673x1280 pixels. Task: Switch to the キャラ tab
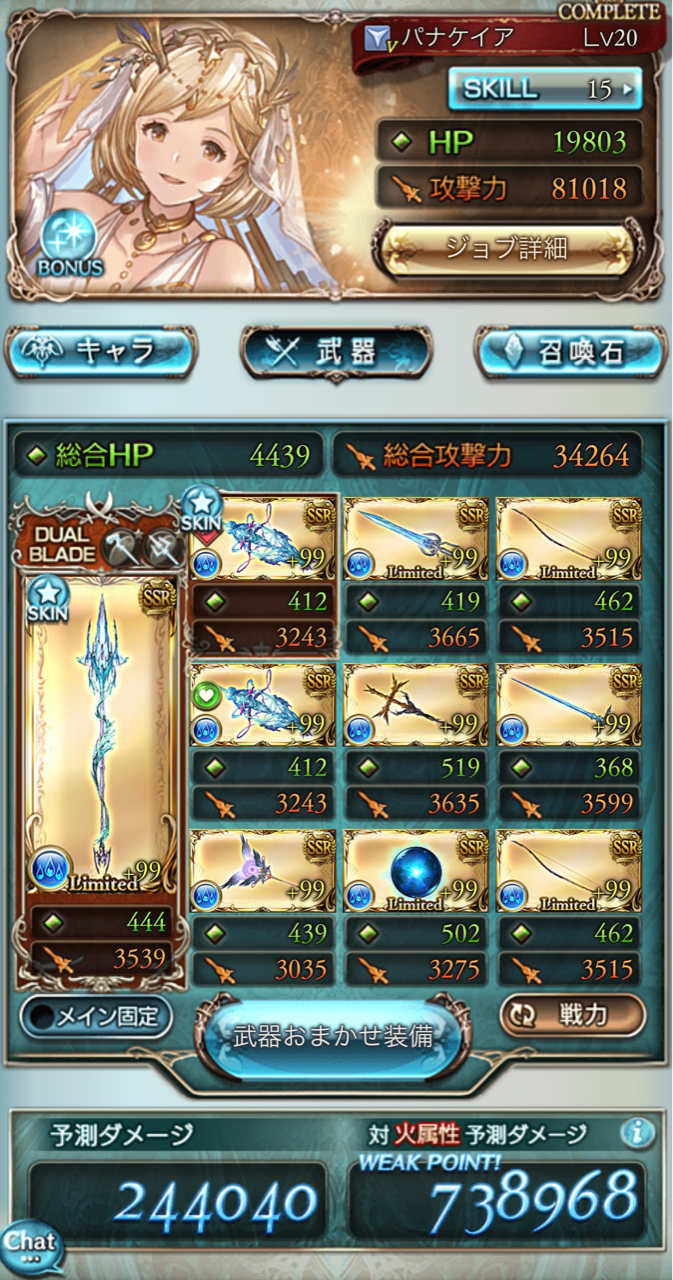(101, 351)
